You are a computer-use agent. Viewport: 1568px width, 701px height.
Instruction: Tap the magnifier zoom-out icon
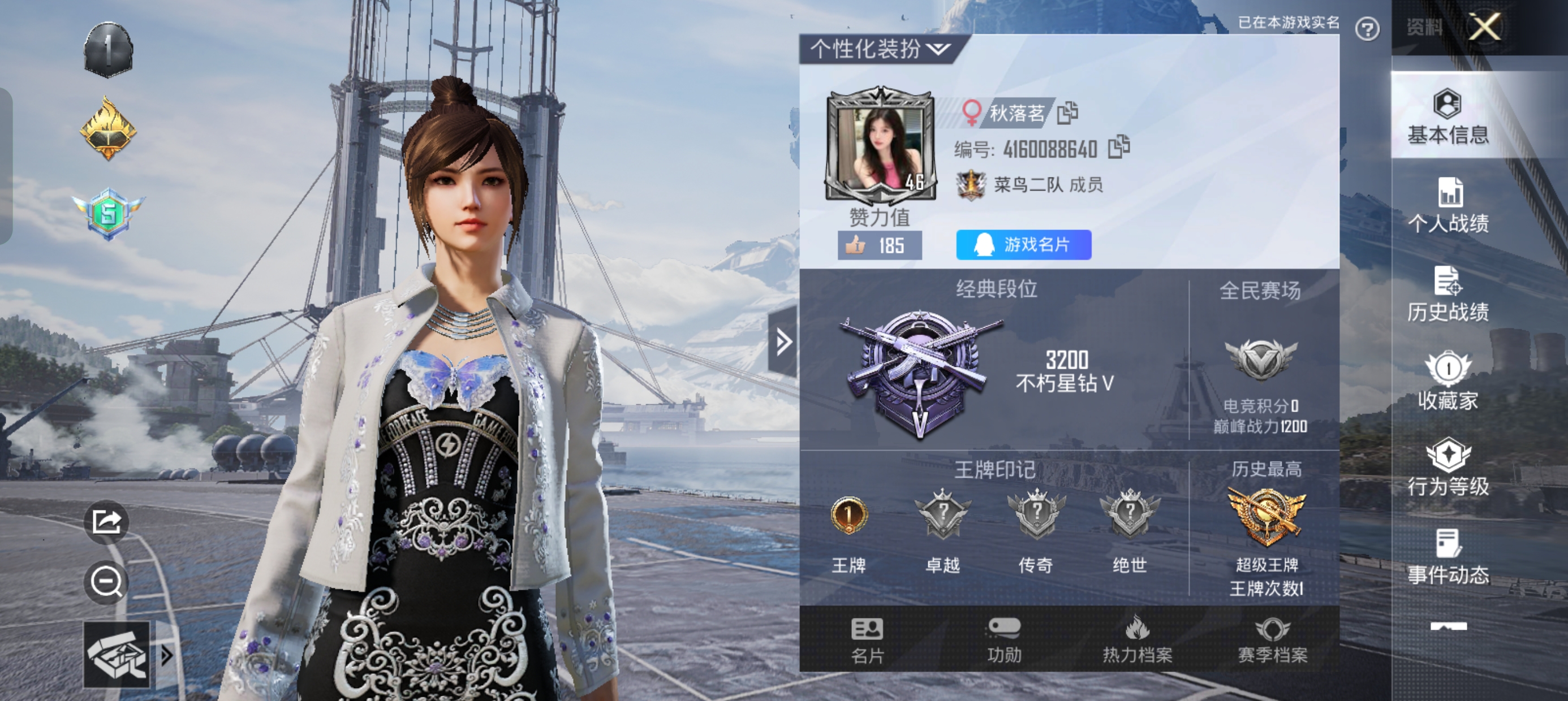[x=106, y=583]
